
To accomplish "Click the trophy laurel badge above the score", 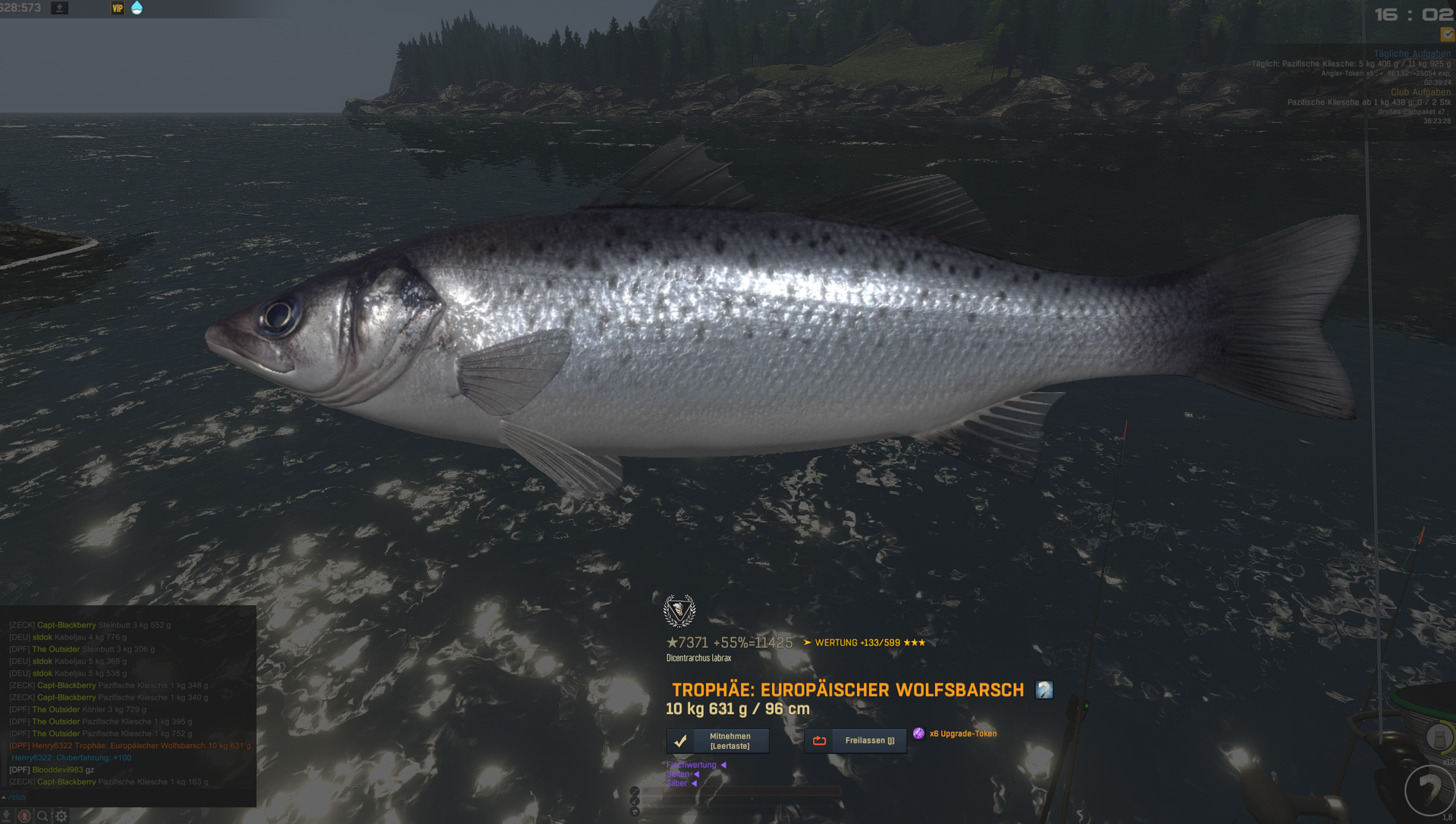I will point(679,610).
